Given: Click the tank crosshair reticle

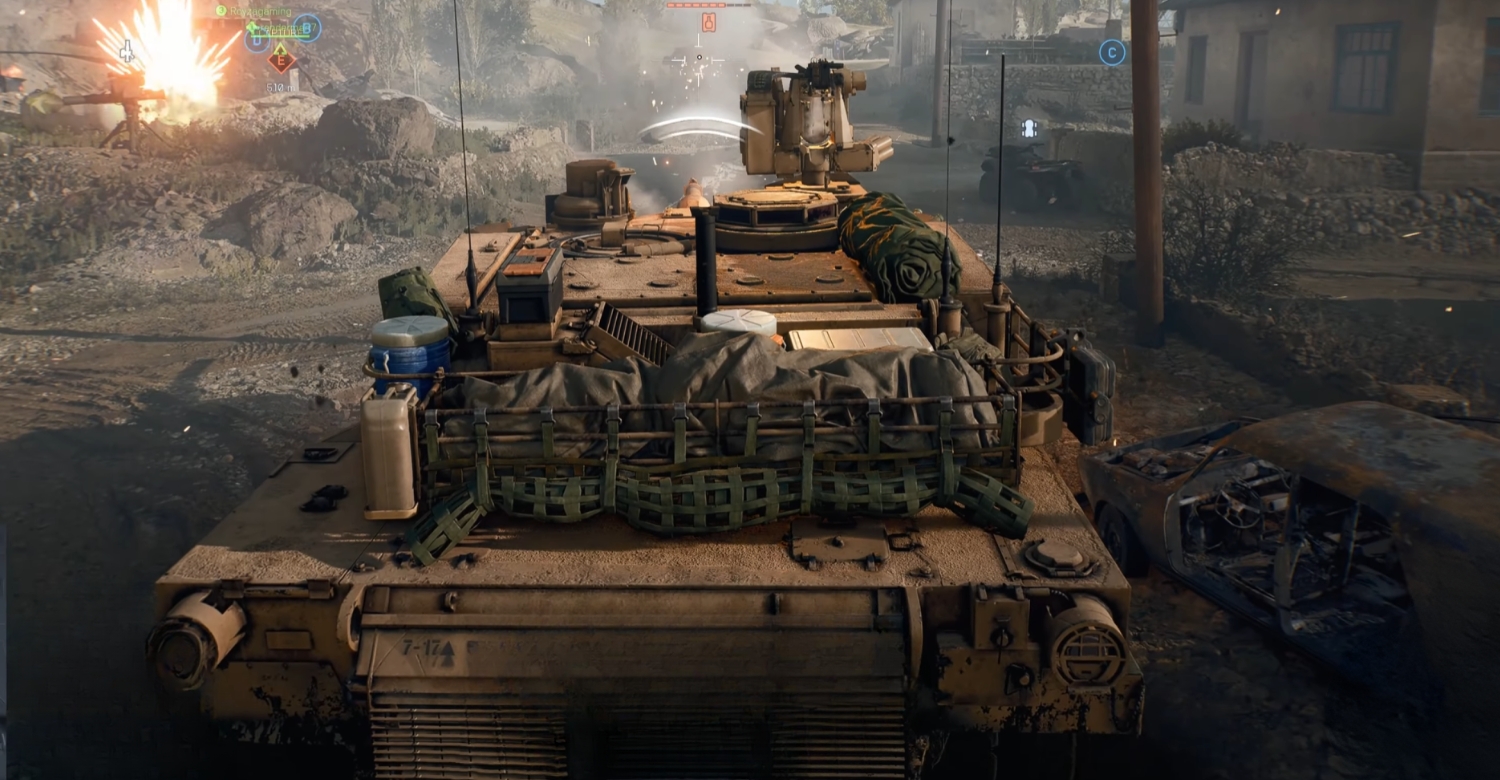Looking at the screenshot, I should pos(699,57).
